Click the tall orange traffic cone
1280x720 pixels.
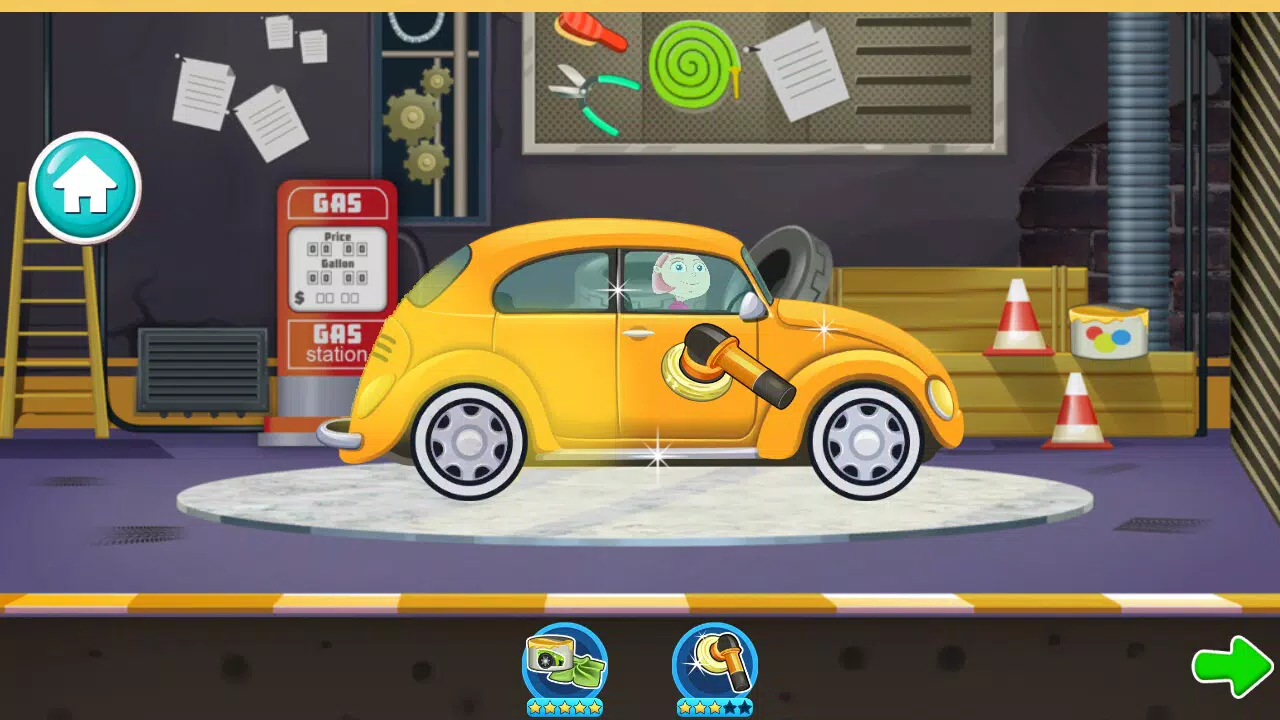click(x=1020, y=320)
